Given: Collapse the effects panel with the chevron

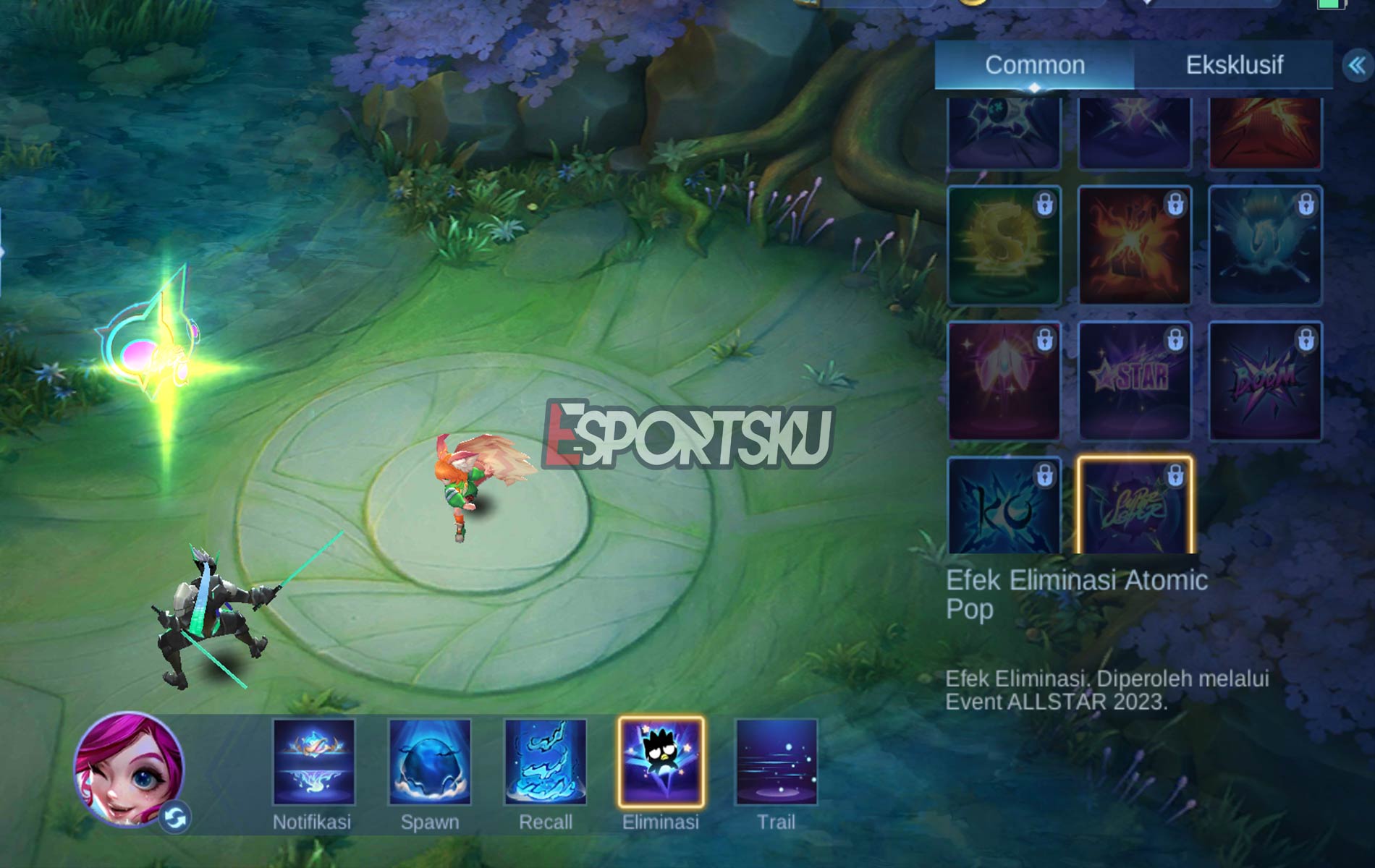Looking at the screenshot, I should 1355,64.
